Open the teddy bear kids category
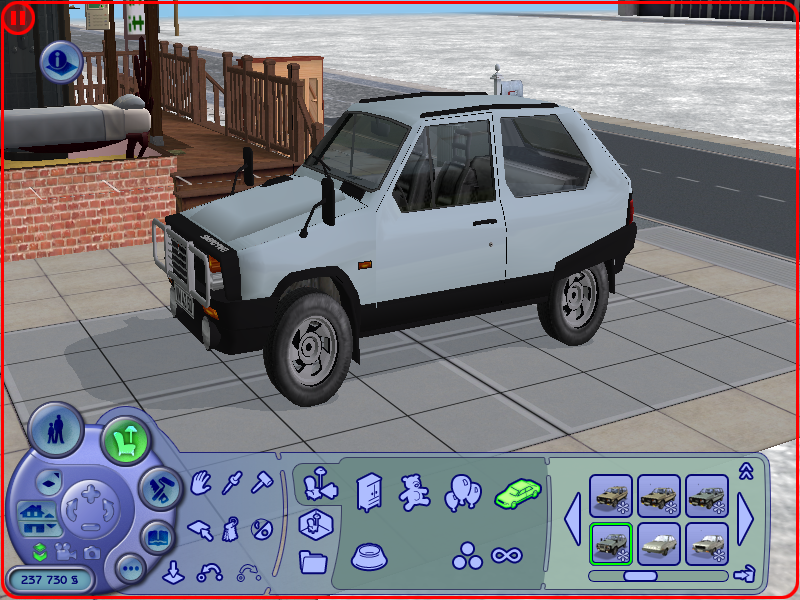 click(x=413, y=491)
